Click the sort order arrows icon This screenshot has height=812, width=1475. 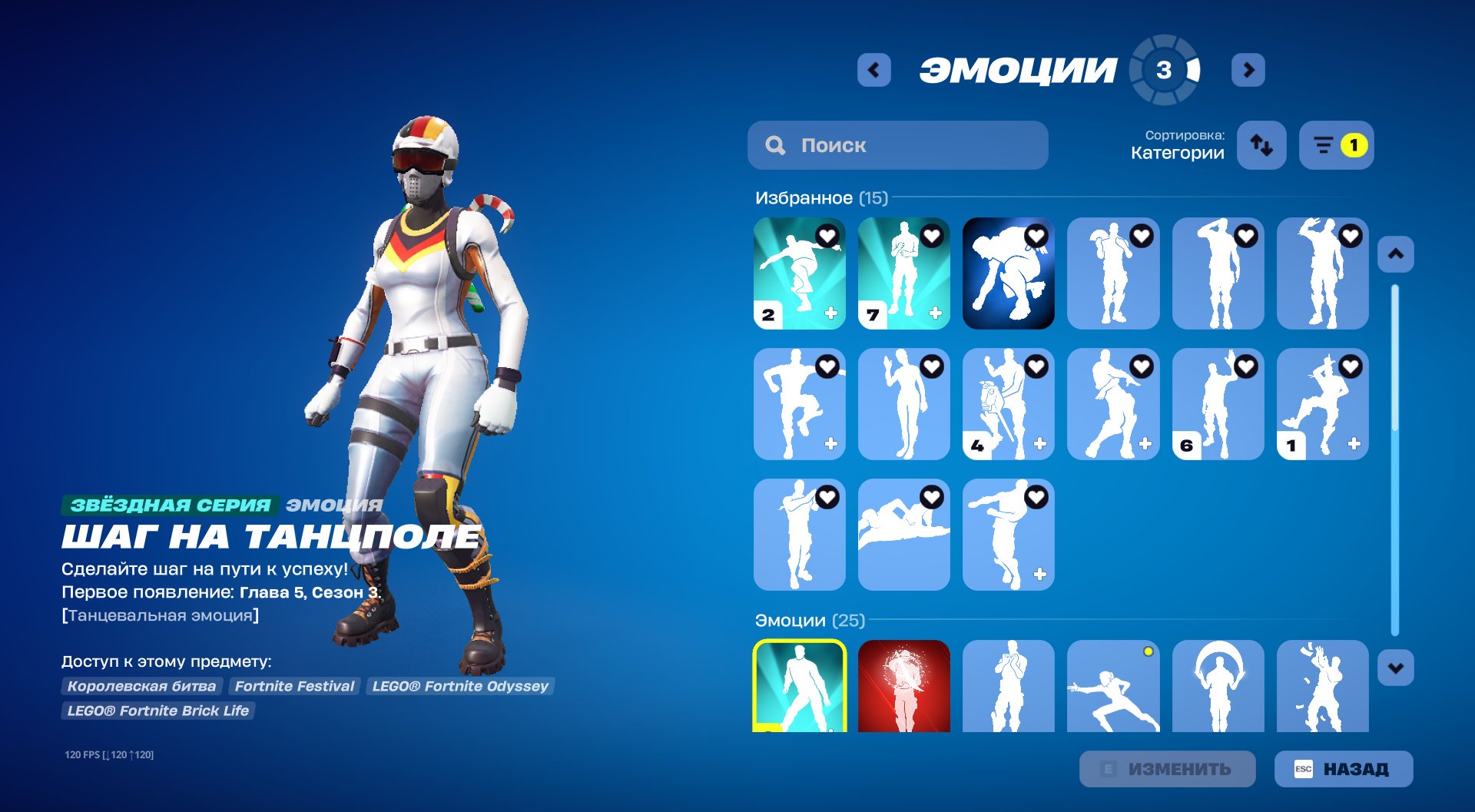pos(1263,144)
